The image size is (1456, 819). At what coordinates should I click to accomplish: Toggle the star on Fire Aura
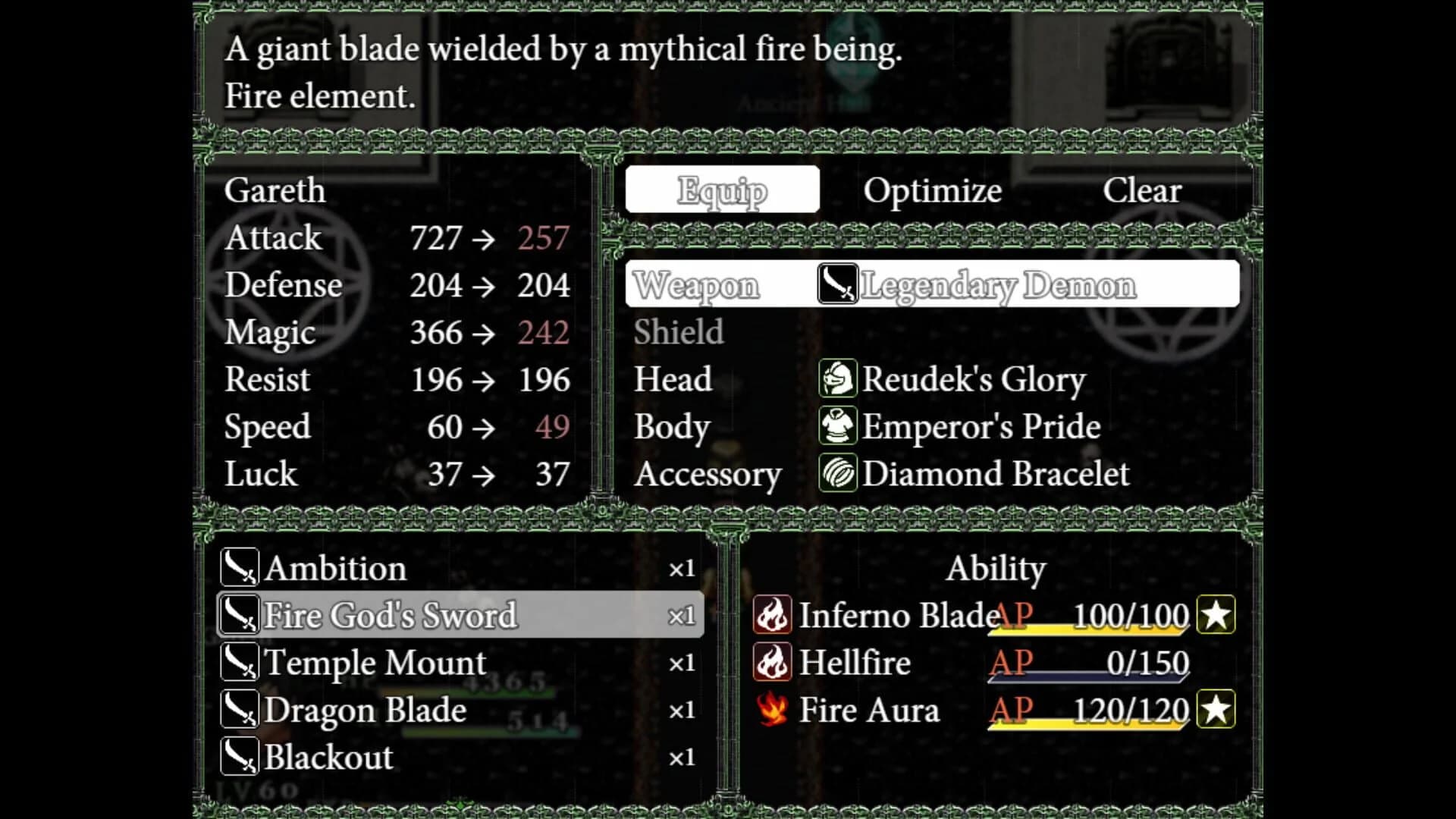[1215, 710]
